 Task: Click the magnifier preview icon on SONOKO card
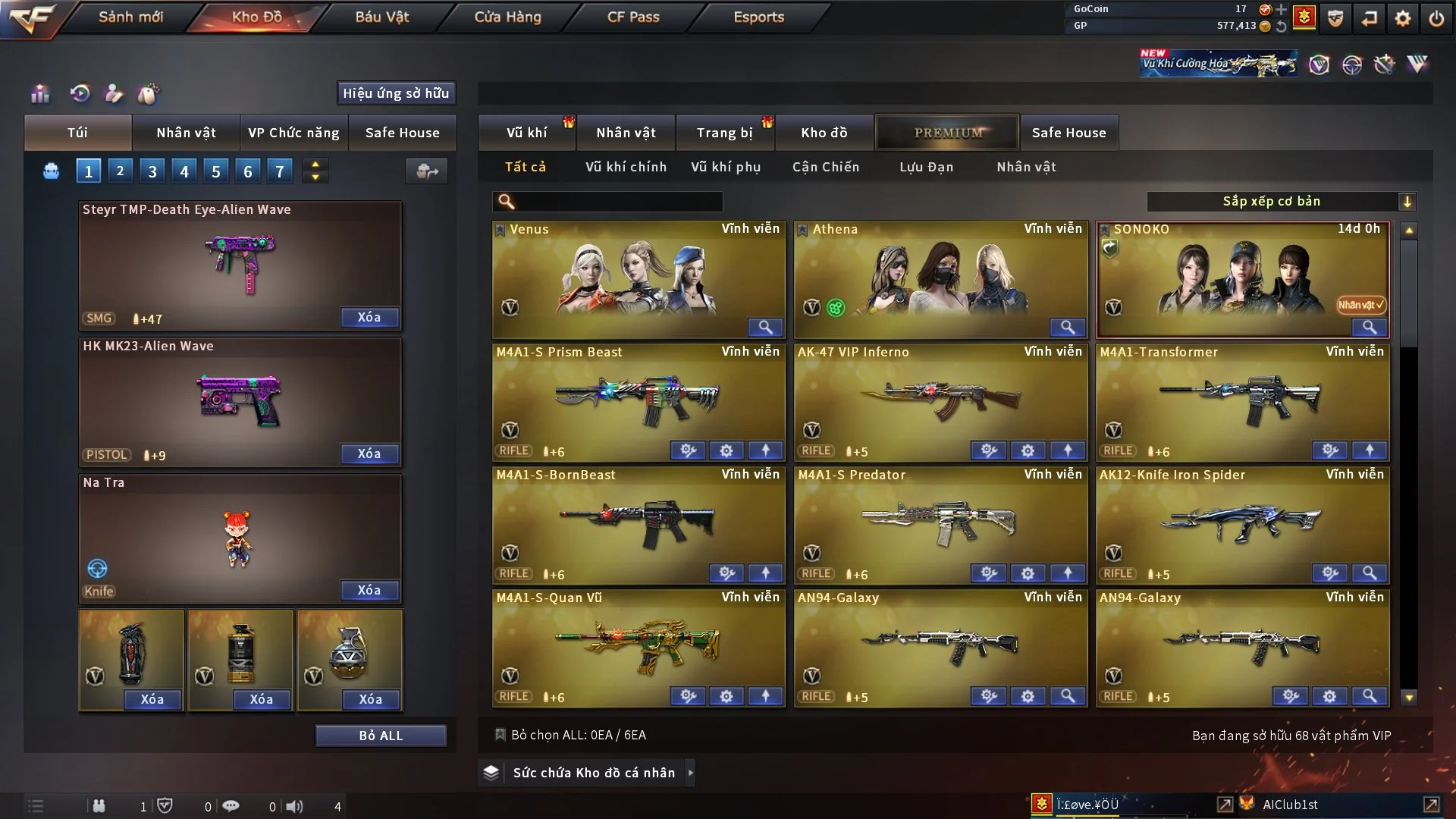[x=1369, y=328]
